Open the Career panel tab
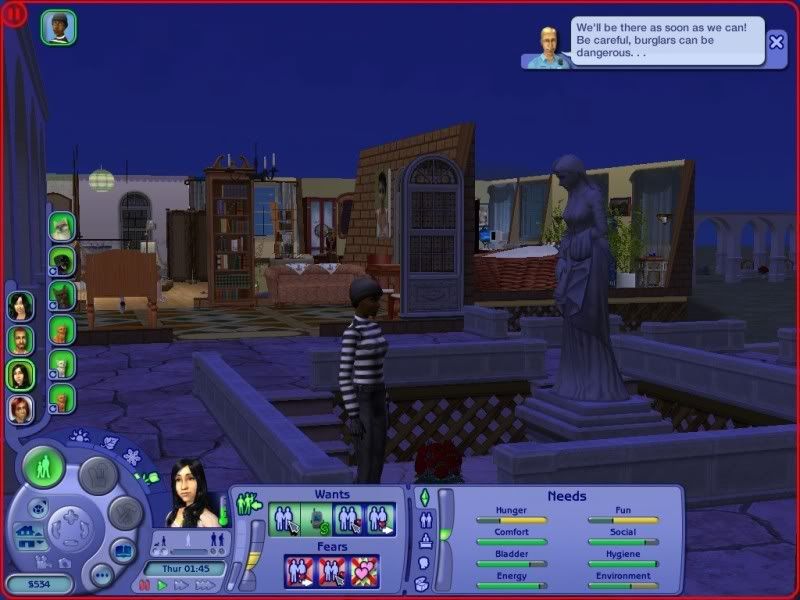Viewport: 800px width, 600px height. click(x=423, y=541)
